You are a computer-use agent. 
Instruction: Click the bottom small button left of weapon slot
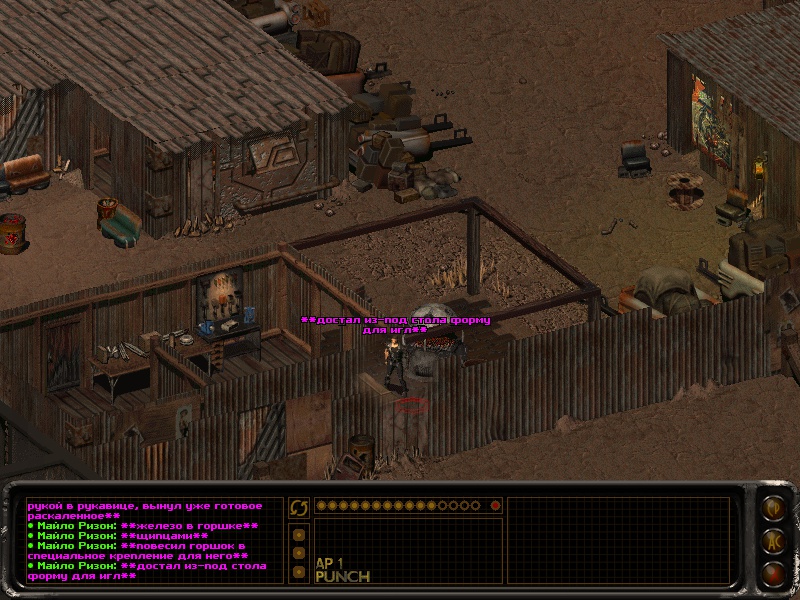pos(299,571)
